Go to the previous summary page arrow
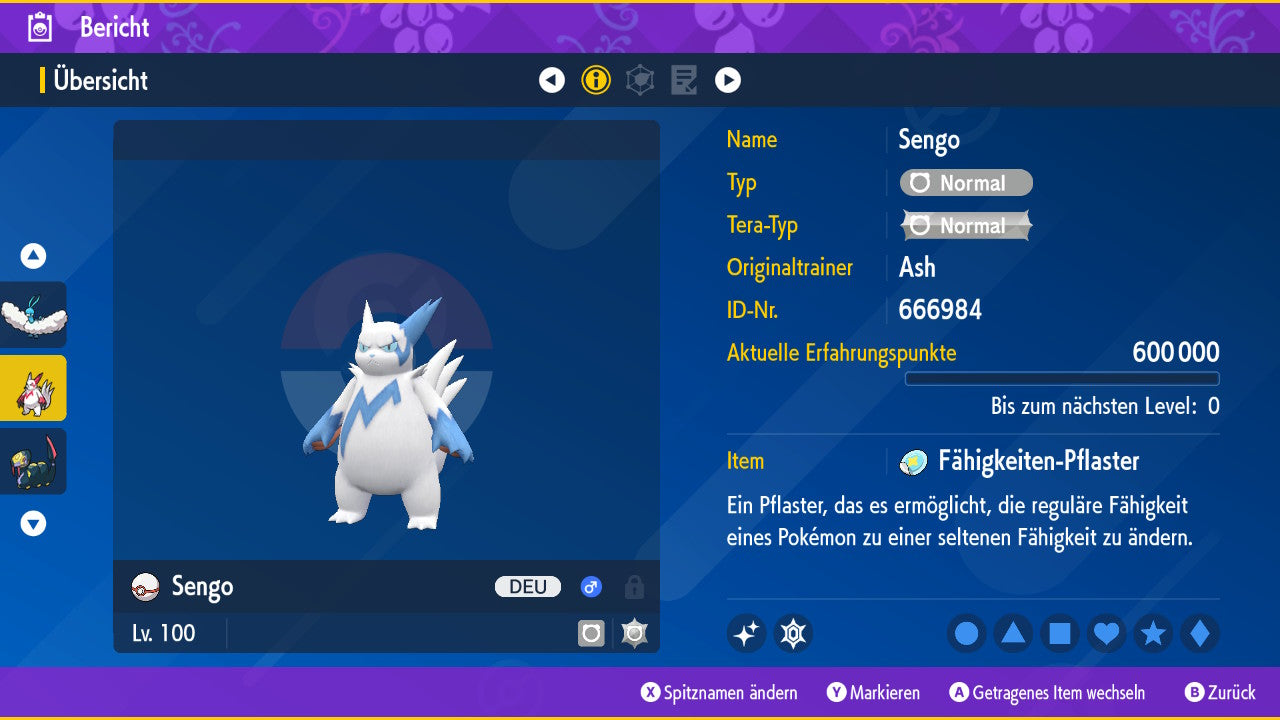The width and height of the screenshot is (1280, 720). 552,80
